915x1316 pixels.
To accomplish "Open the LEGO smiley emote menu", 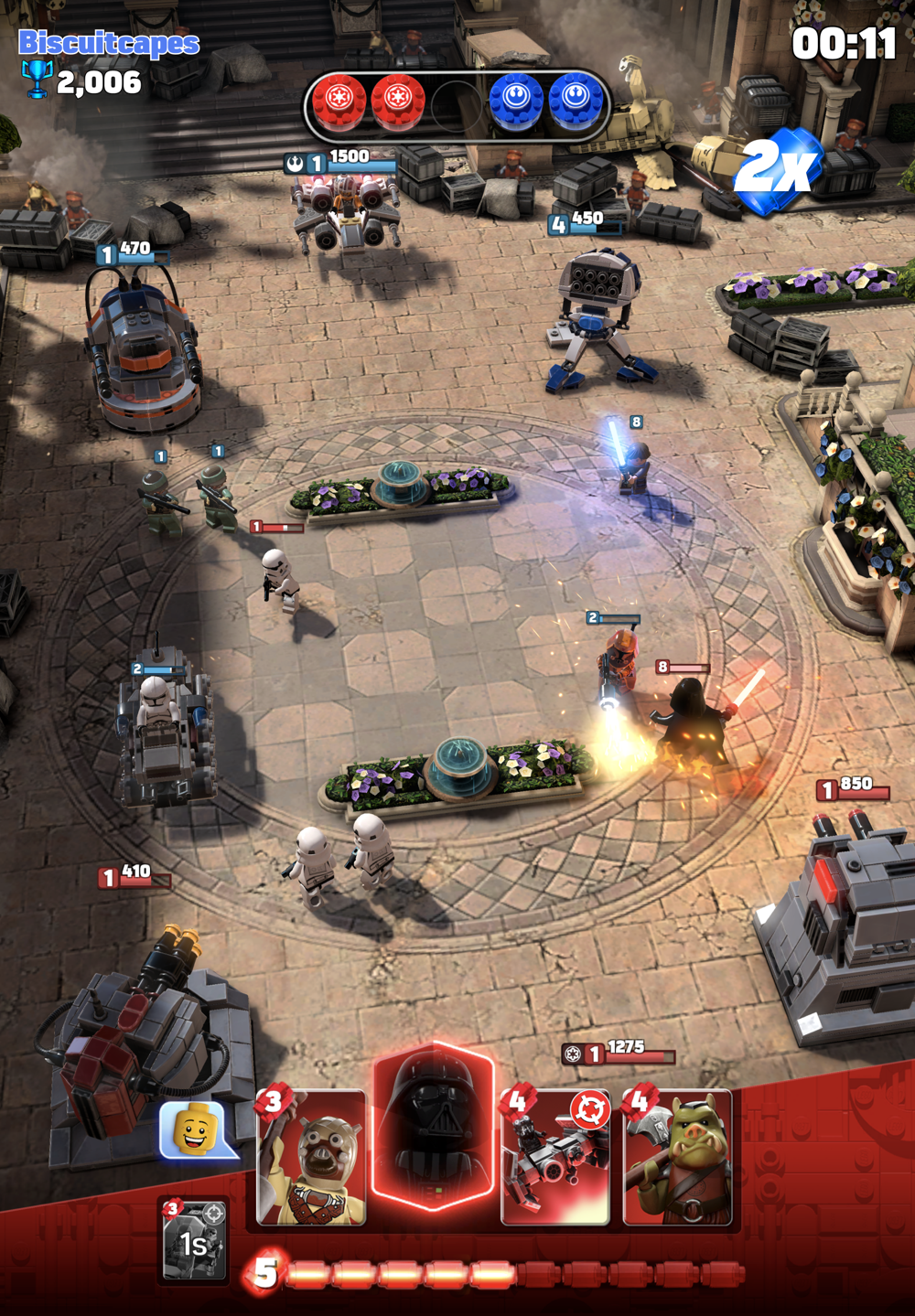I will pyautogui.click(x=194, y=1130).
